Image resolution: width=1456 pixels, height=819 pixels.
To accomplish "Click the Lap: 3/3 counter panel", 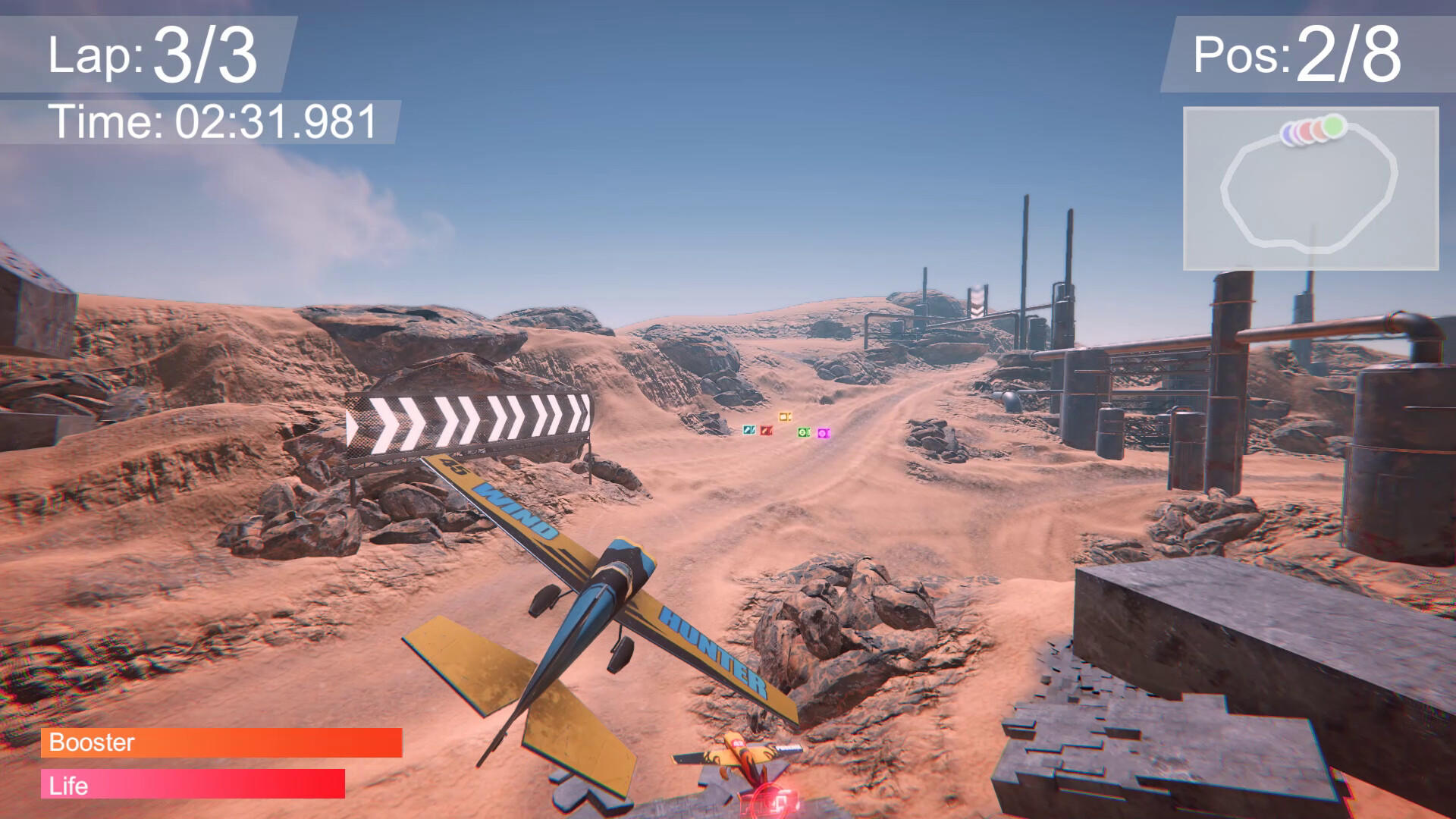I will pyautogui.click(x=152, y=53).
